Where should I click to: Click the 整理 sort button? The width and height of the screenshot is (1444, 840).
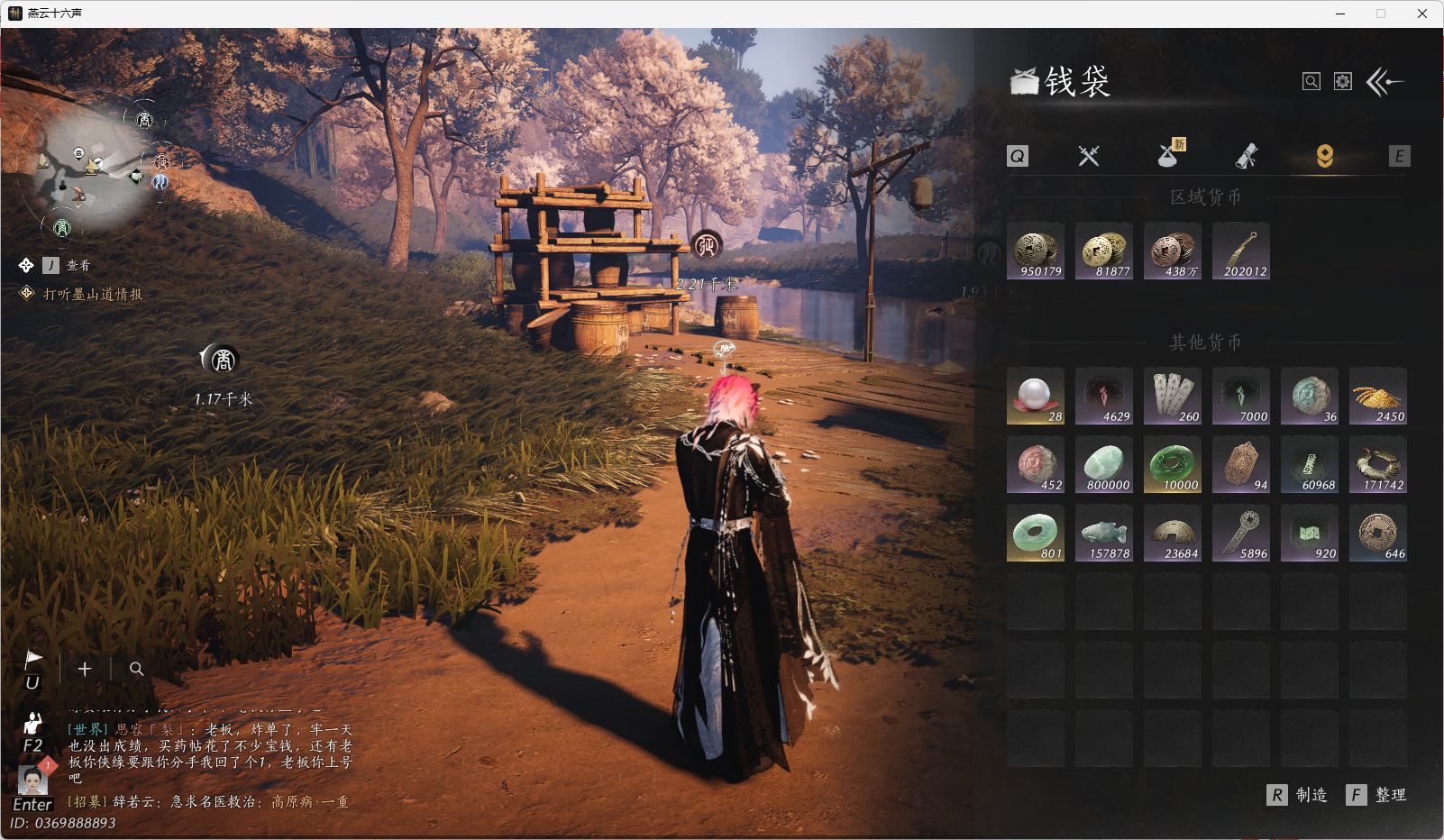(x=1377, y=795)
